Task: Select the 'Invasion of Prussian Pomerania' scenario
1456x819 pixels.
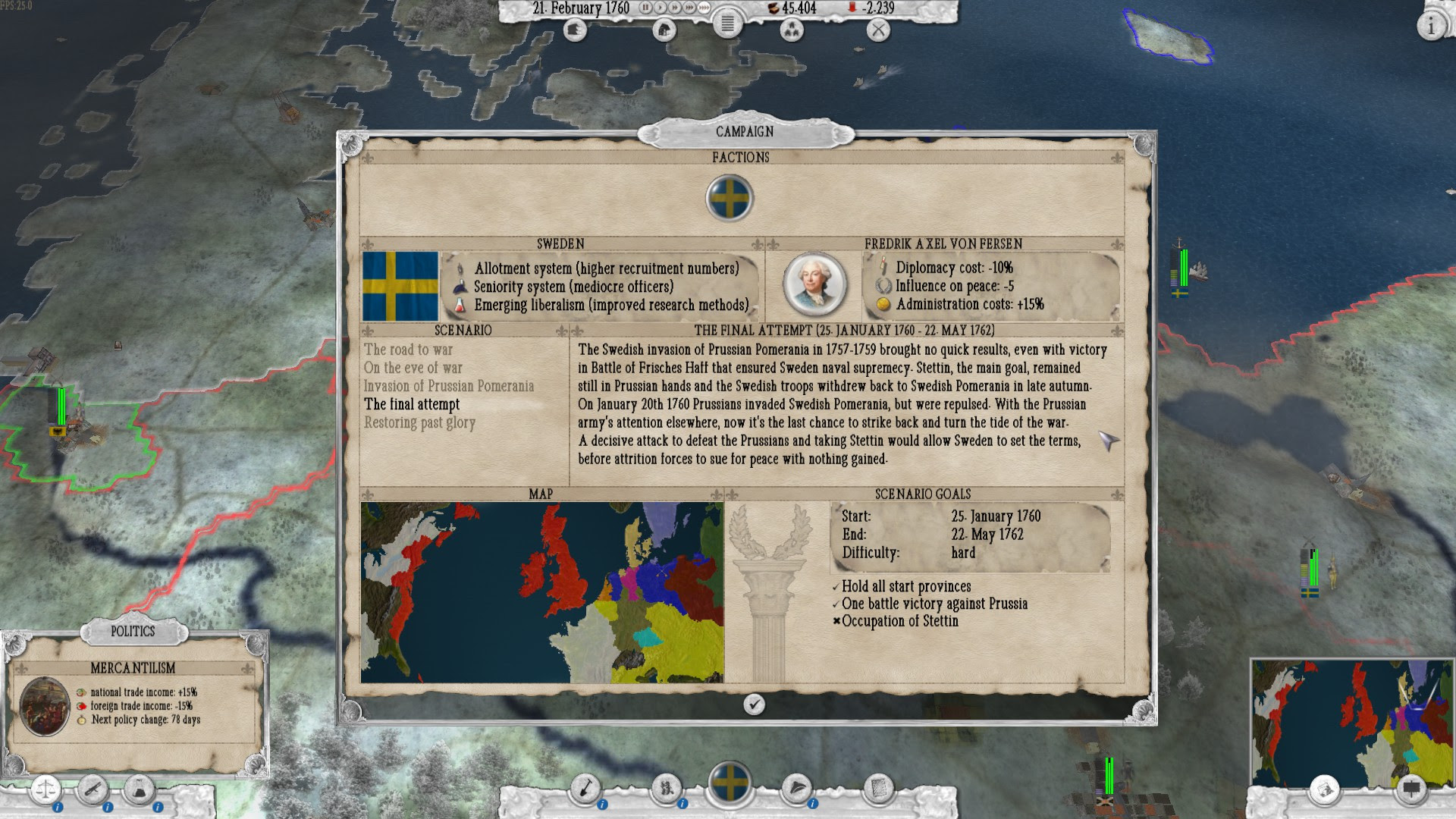Action: (448, 386)
